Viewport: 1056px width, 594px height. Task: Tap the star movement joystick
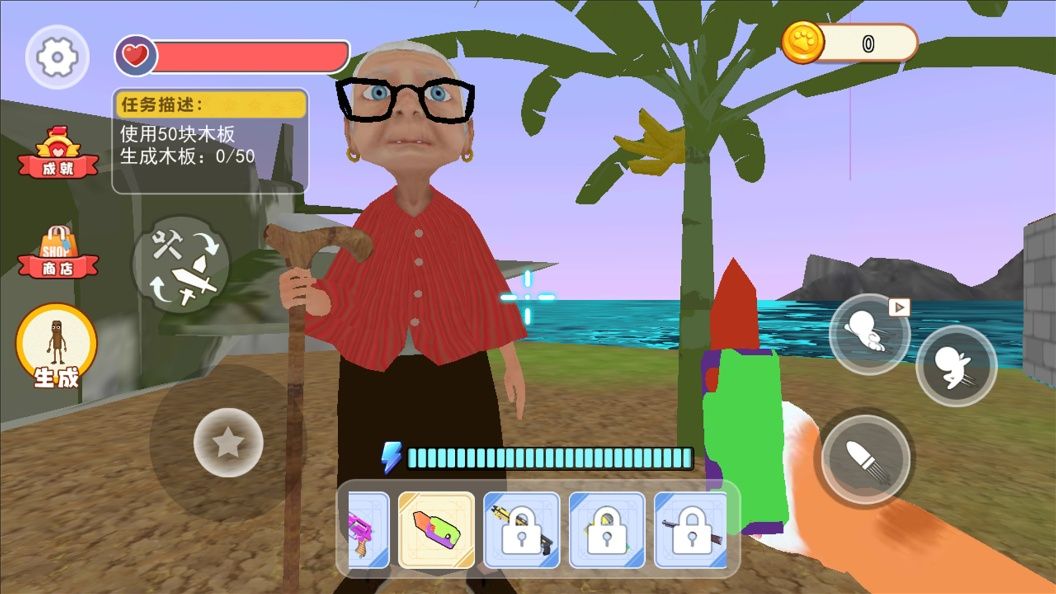228,442
